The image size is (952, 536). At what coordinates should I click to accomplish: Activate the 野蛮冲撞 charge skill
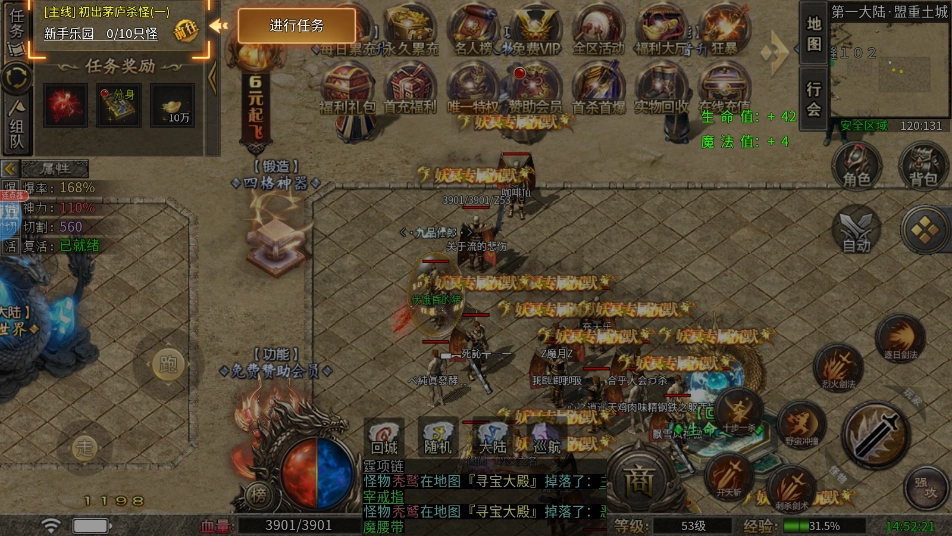coord(801,424)
